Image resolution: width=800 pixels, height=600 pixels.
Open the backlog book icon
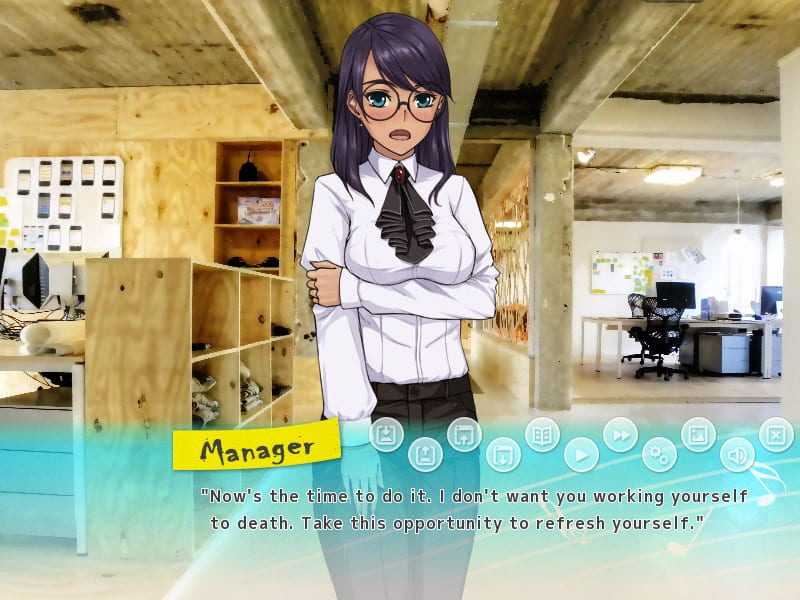pyautogui.click(x=542, y=434)
